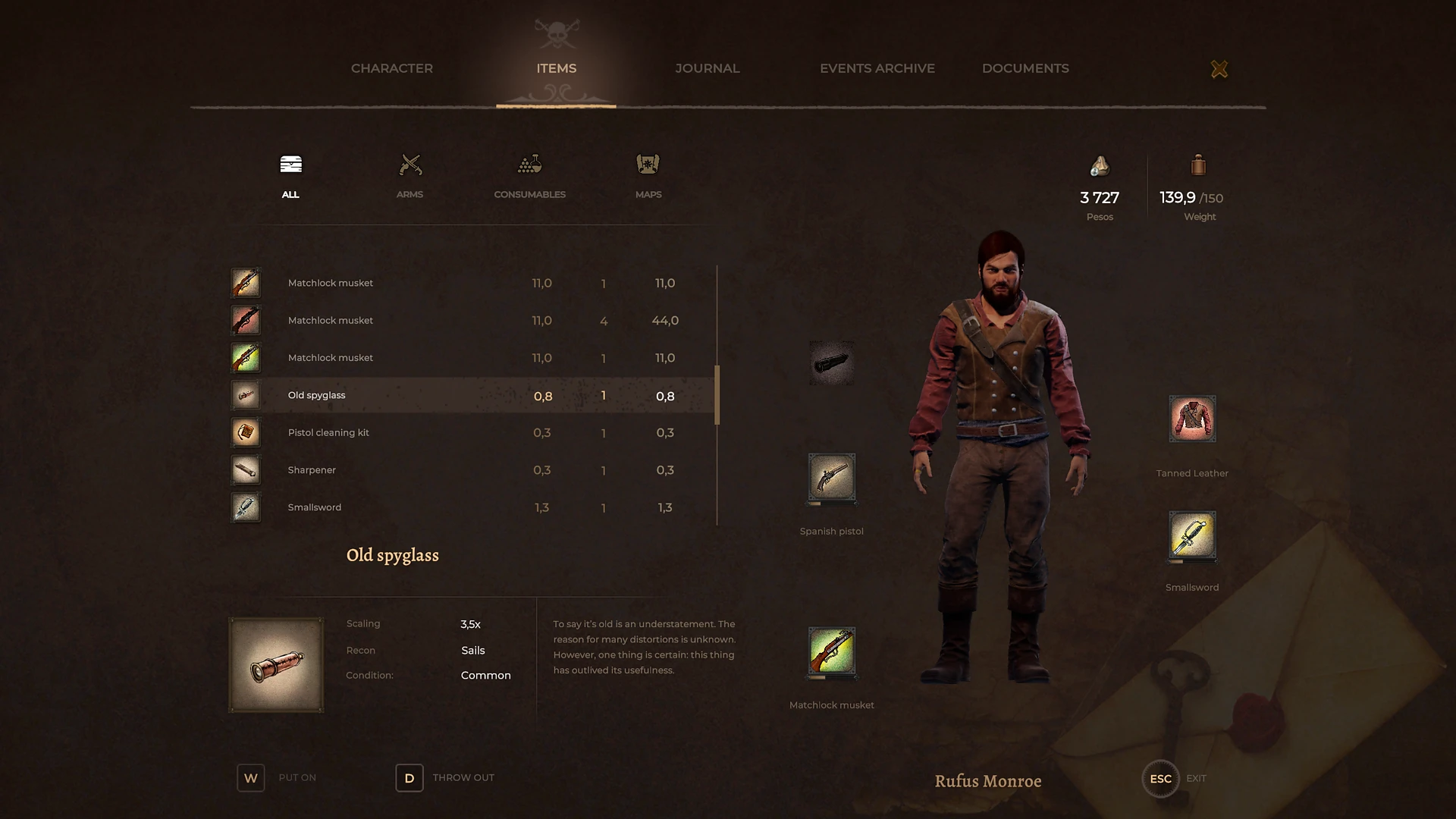This screenshot has height=819, width=1456.
Task: Click the equipped Tanned Leather armor slot
Action: click(1191, 418)
